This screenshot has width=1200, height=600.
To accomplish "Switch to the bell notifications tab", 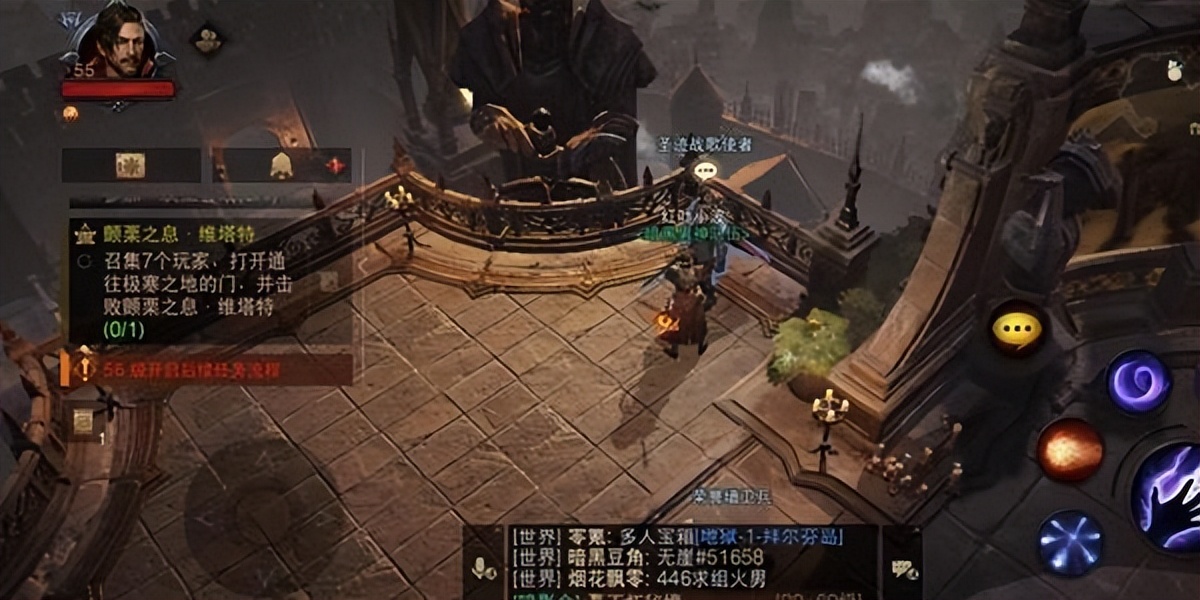I will pos(282,165).
